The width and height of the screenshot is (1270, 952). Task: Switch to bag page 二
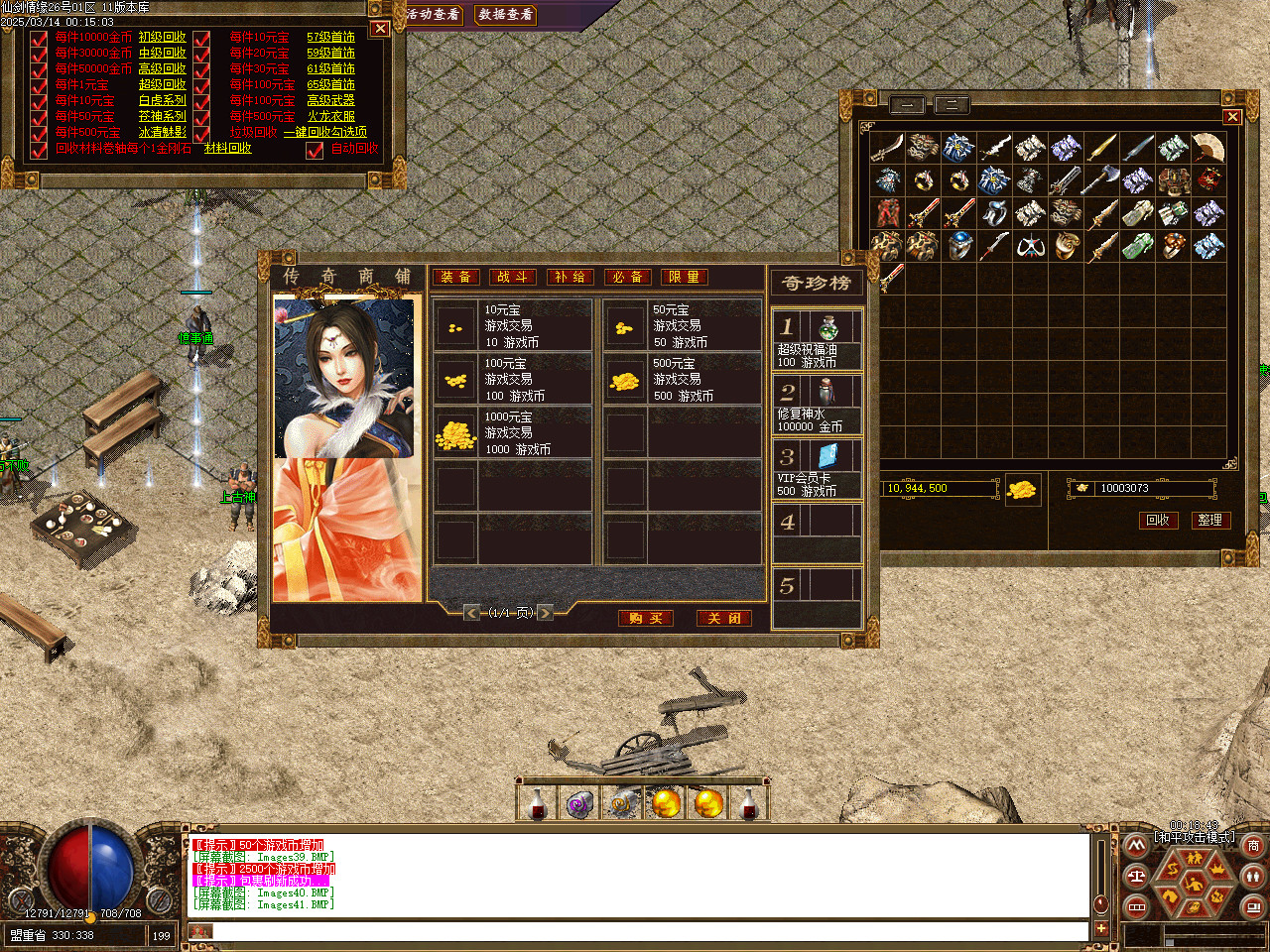click(x=952, y=105)
